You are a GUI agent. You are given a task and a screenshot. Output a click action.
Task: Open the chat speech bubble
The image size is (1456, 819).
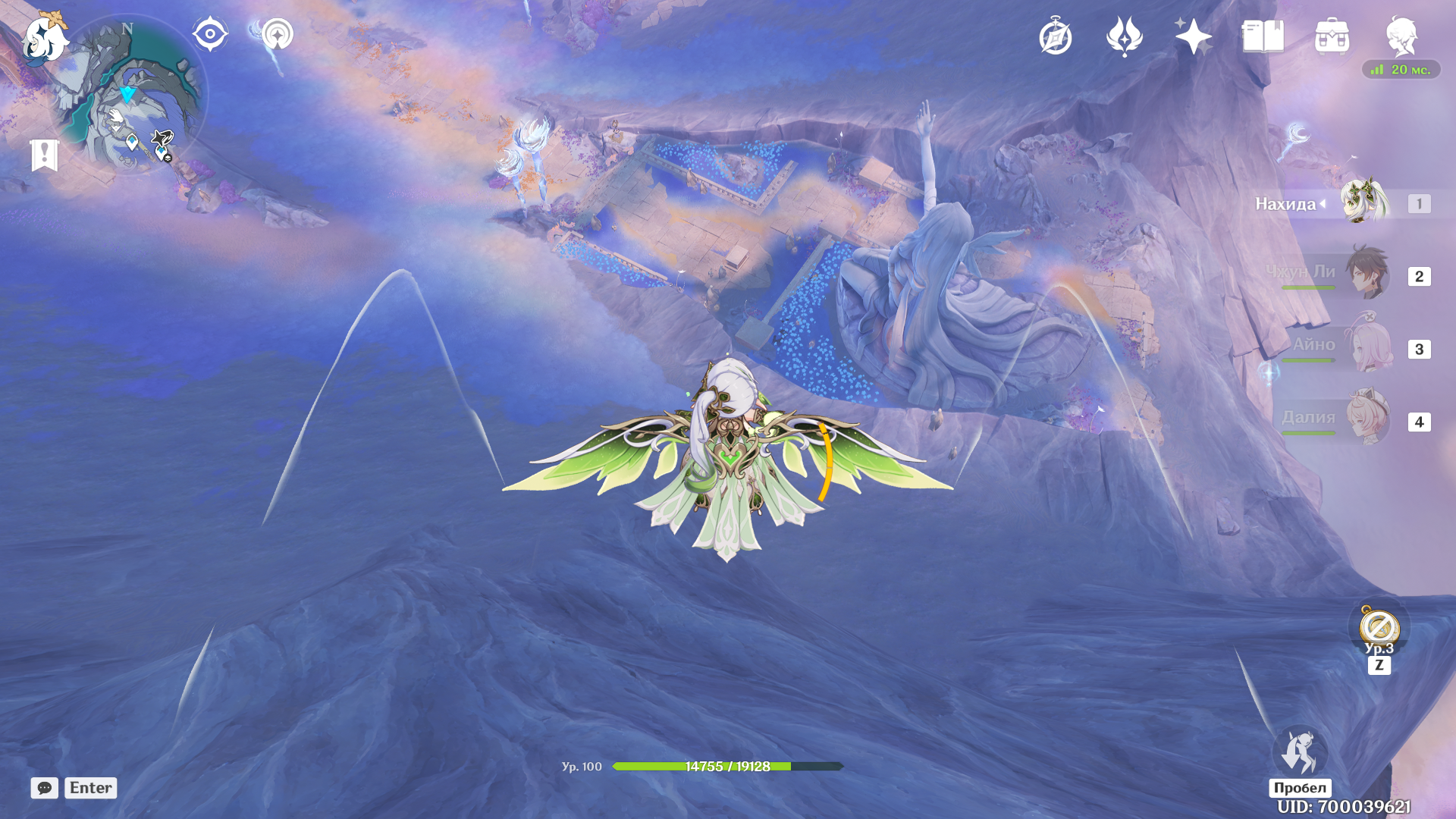pyautogui.click(x=45, y=788)
